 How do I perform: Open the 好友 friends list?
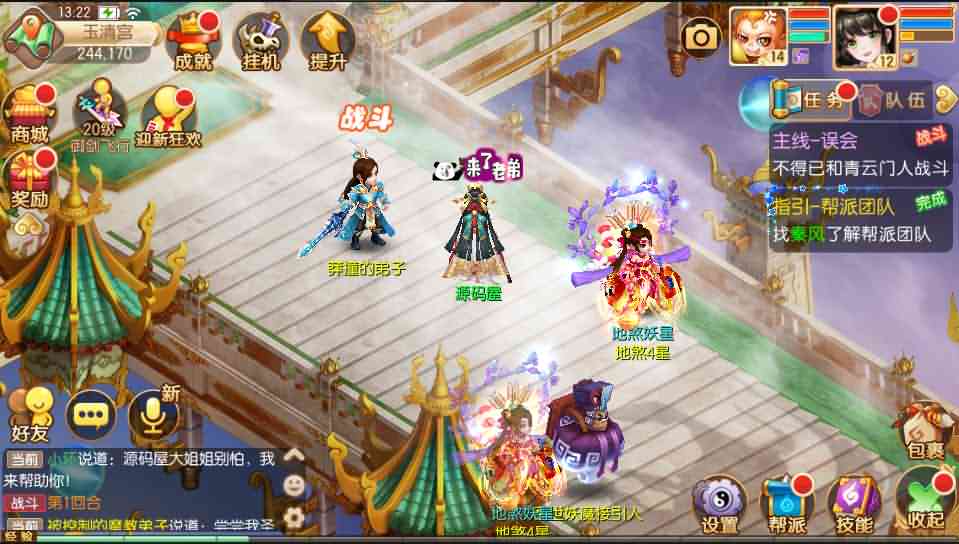pos(30,411)
